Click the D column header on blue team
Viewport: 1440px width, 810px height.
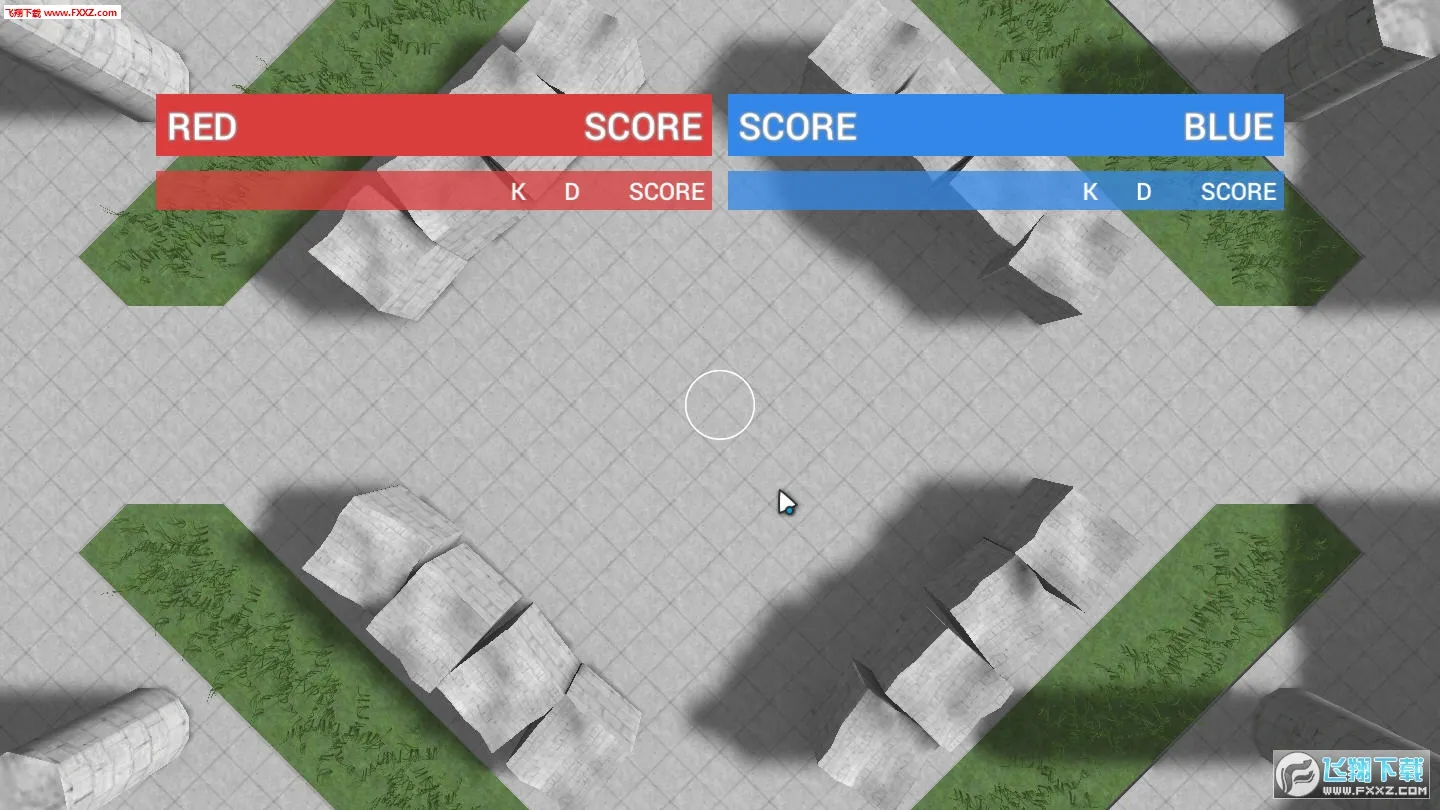(x=1143, y=192)
